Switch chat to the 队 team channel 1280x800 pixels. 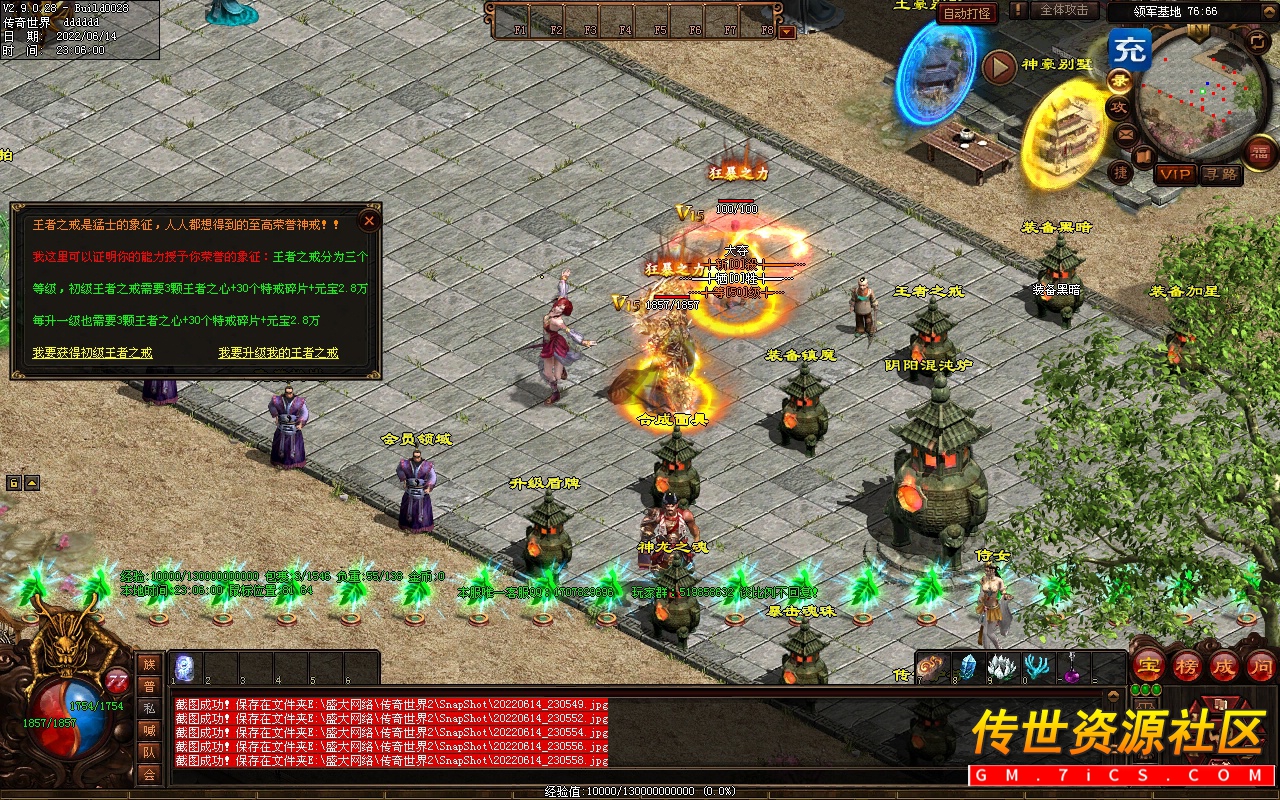[x=149, y=752]
